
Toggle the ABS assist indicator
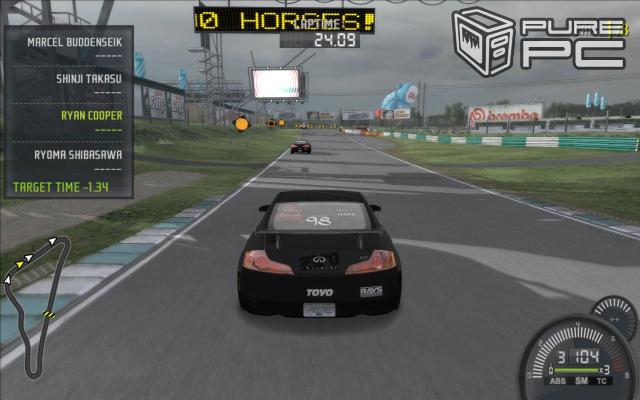tap(555, 379)
